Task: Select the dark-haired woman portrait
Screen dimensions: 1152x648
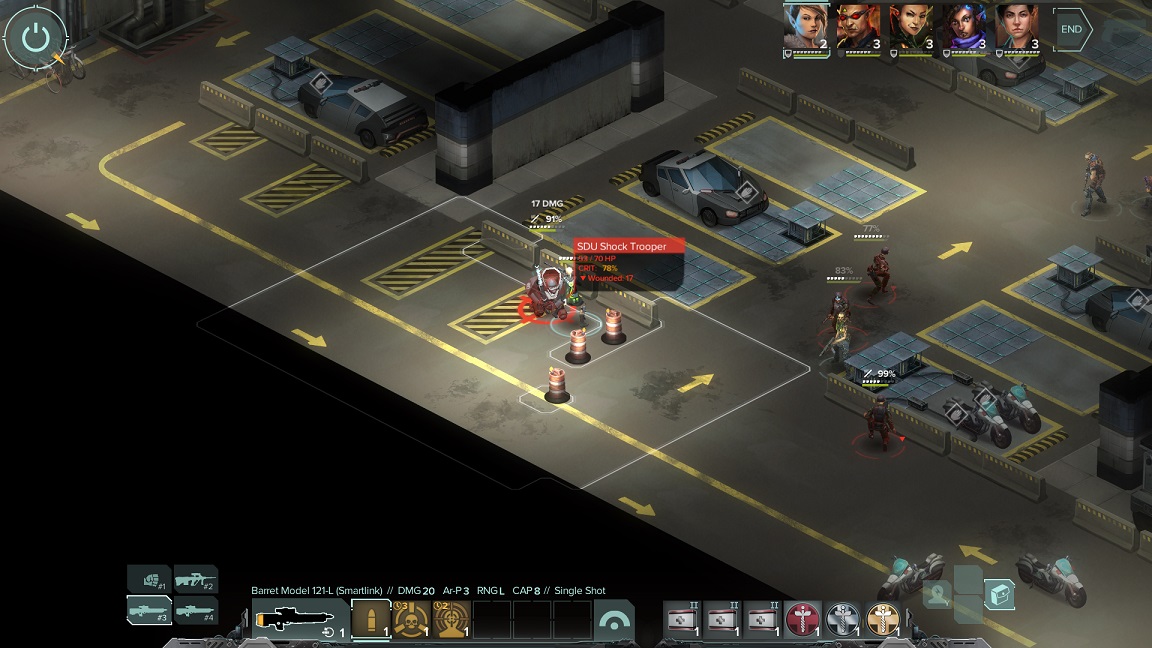Action: coord(1017,27)
